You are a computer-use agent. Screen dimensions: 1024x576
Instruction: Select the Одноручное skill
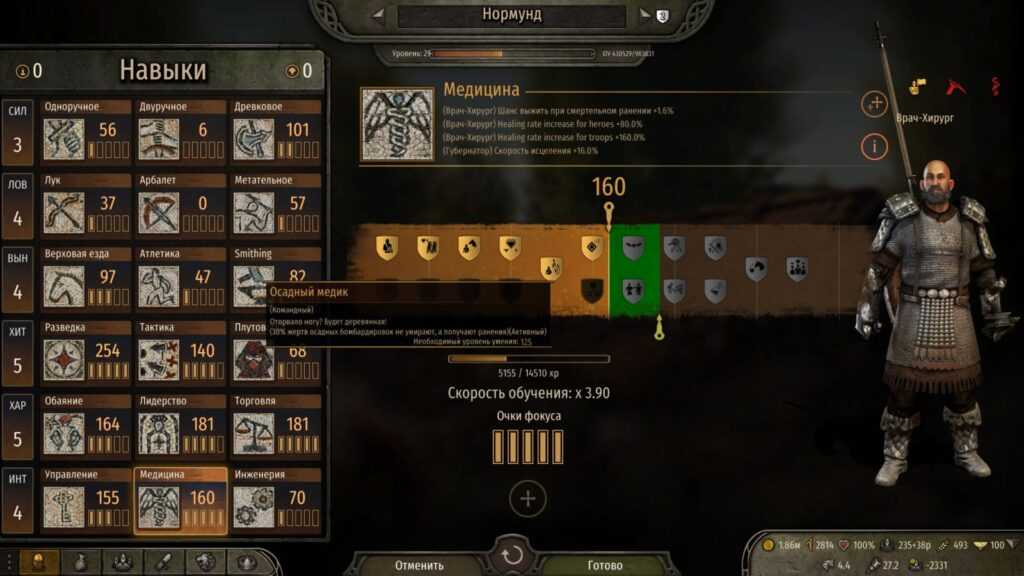click(x=86, y=131)
